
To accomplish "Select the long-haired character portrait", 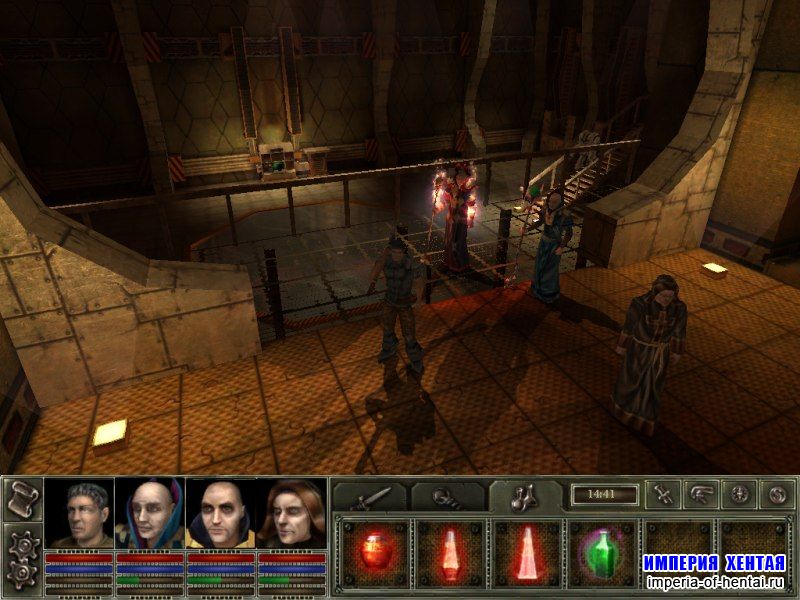I will tap(292, 514).
